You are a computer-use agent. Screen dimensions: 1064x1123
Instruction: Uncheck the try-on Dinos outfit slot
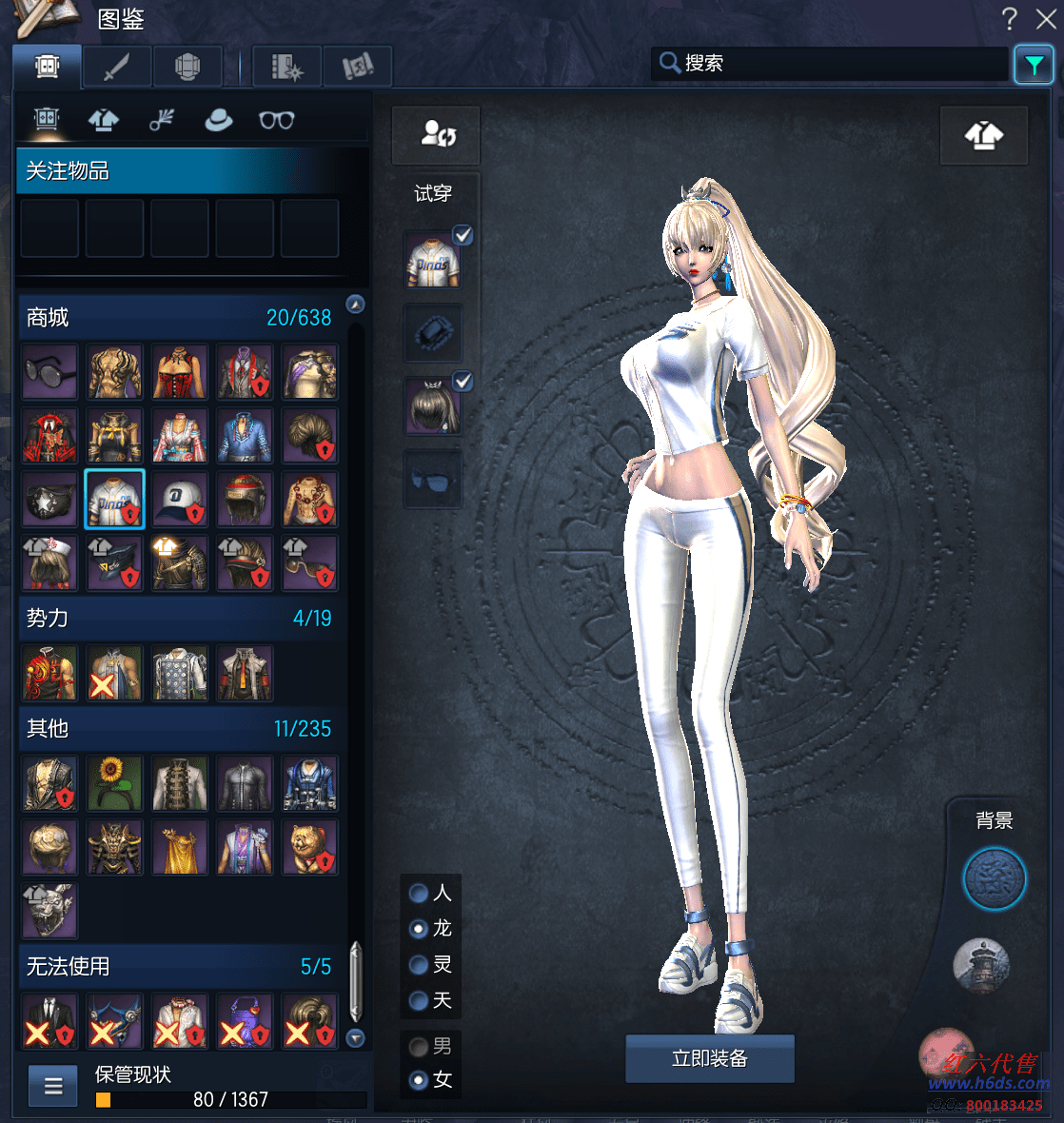point(463,235)
